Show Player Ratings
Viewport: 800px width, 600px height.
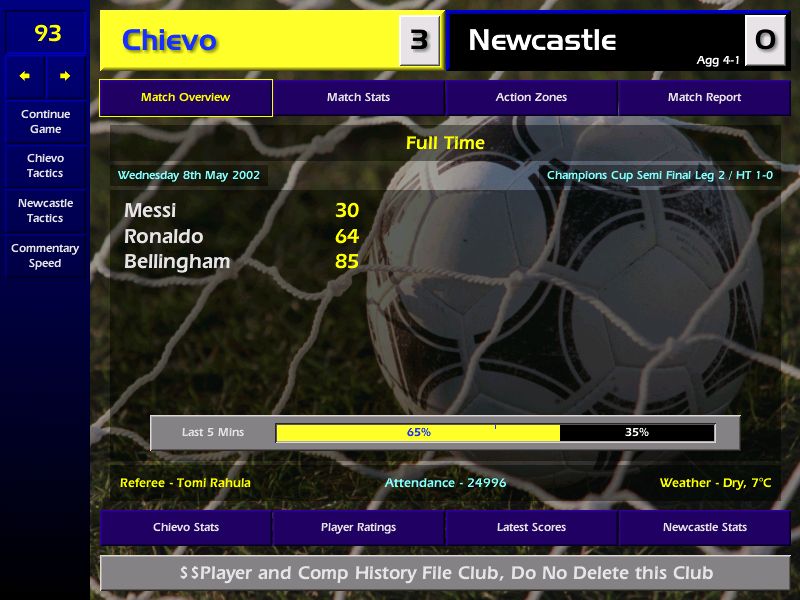[x=358, y=527]
